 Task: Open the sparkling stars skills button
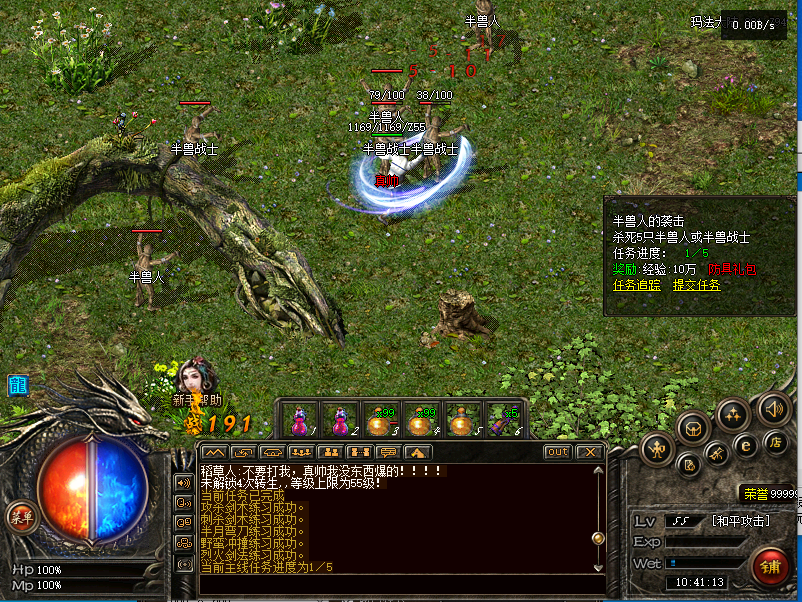(x=734, y=414)
